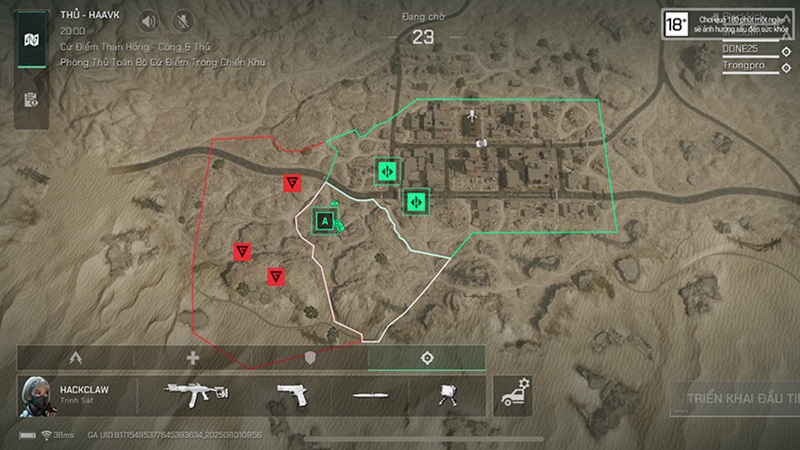Choose the Engineer class shield tab
800x450 pixels.
[310, 357]
